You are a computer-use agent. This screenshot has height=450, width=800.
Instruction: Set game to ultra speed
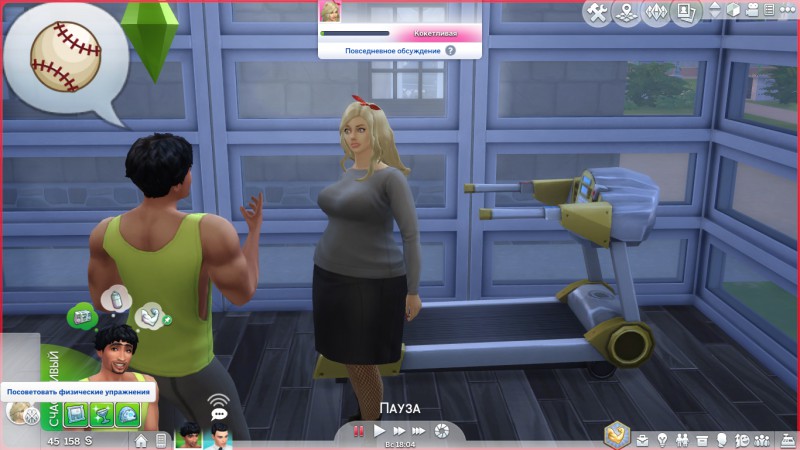(x=418, y=431)
